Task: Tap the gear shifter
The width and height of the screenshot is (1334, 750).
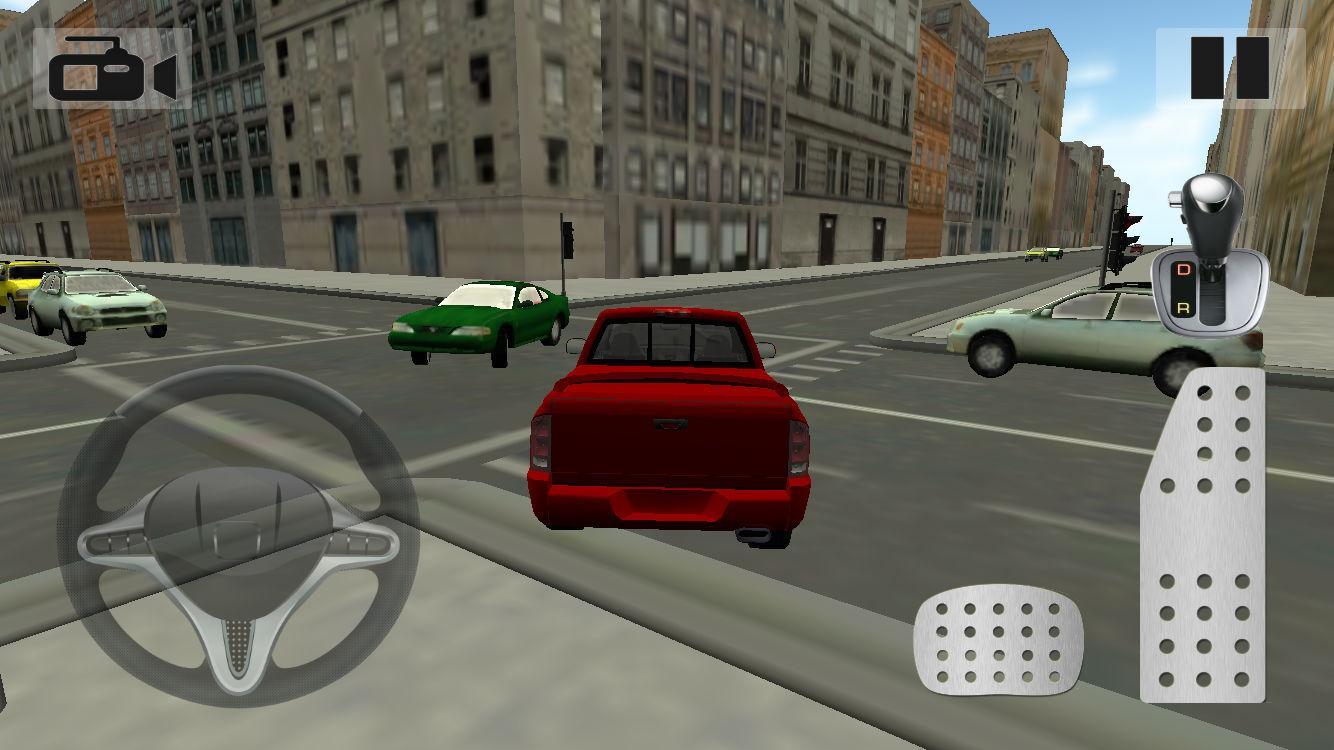Action: pyautogui.click(x=1208, y=255)
